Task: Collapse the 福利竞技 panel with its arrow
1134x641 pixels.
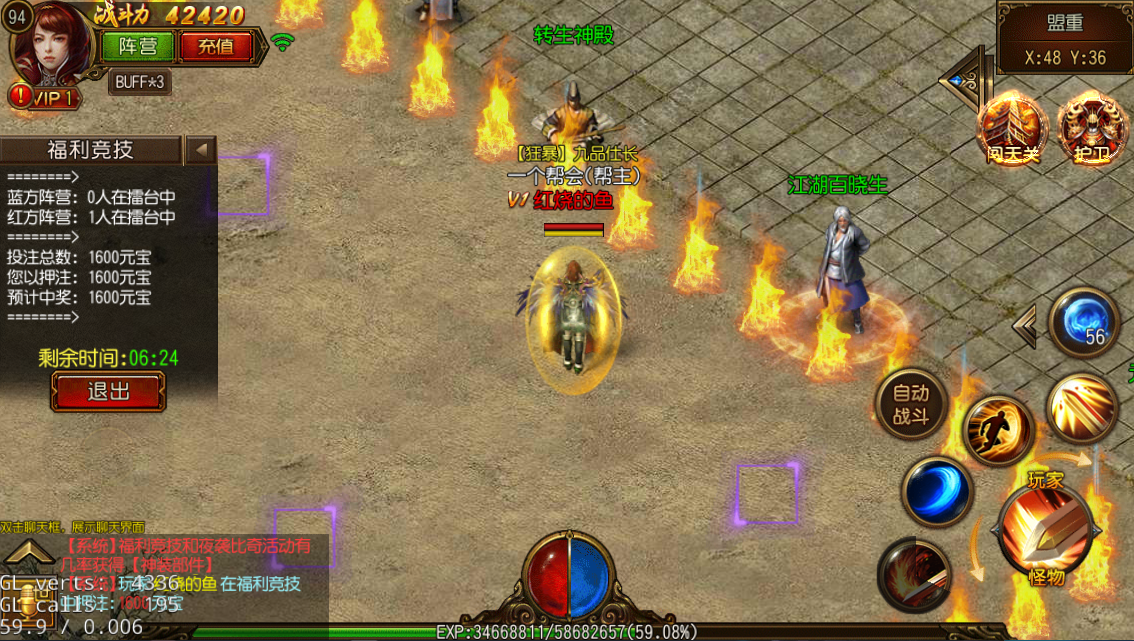Action: click(x=201, y=150)
